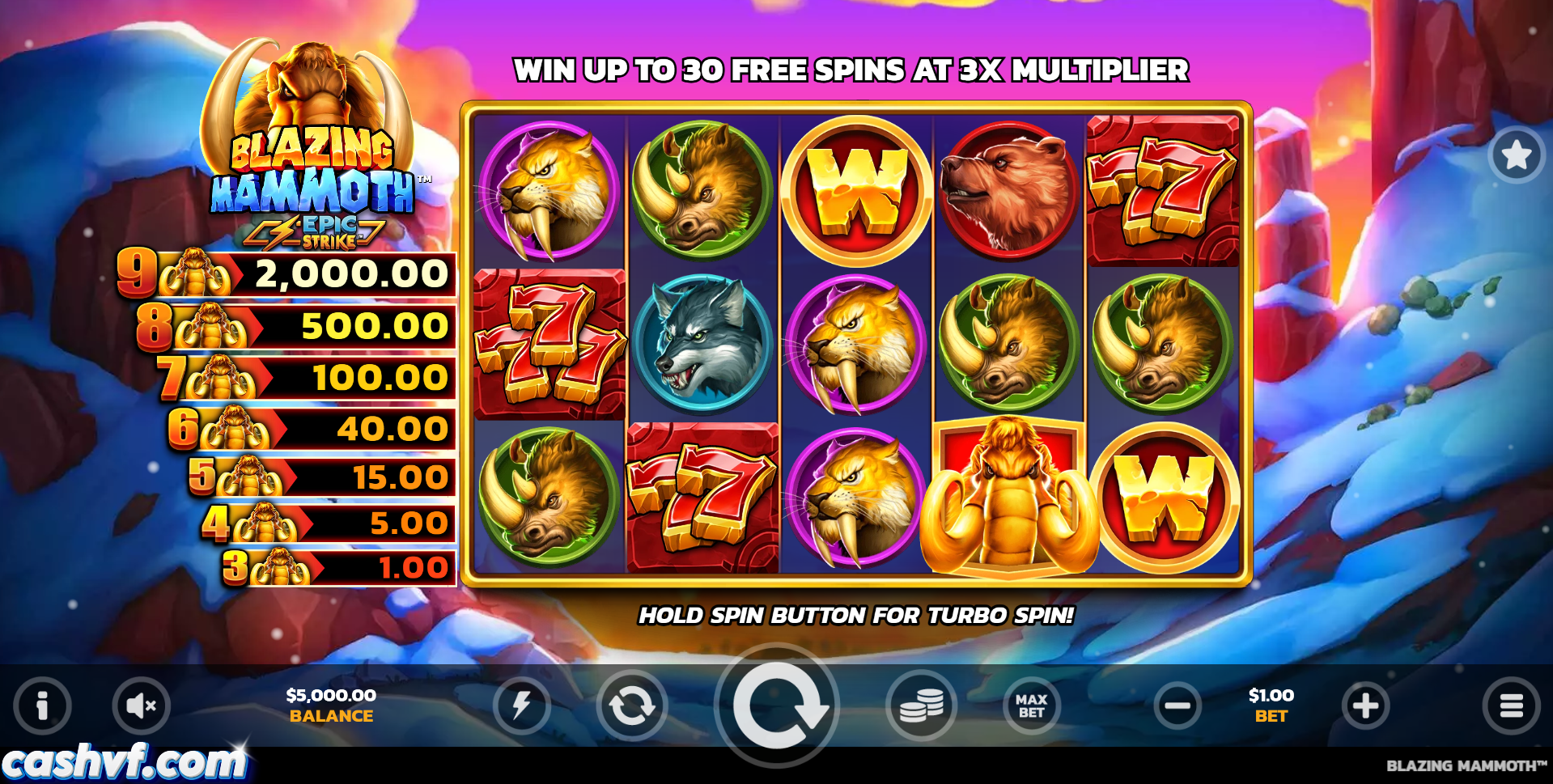Activate the lightning bolt turbo mode

coord(521,706)
